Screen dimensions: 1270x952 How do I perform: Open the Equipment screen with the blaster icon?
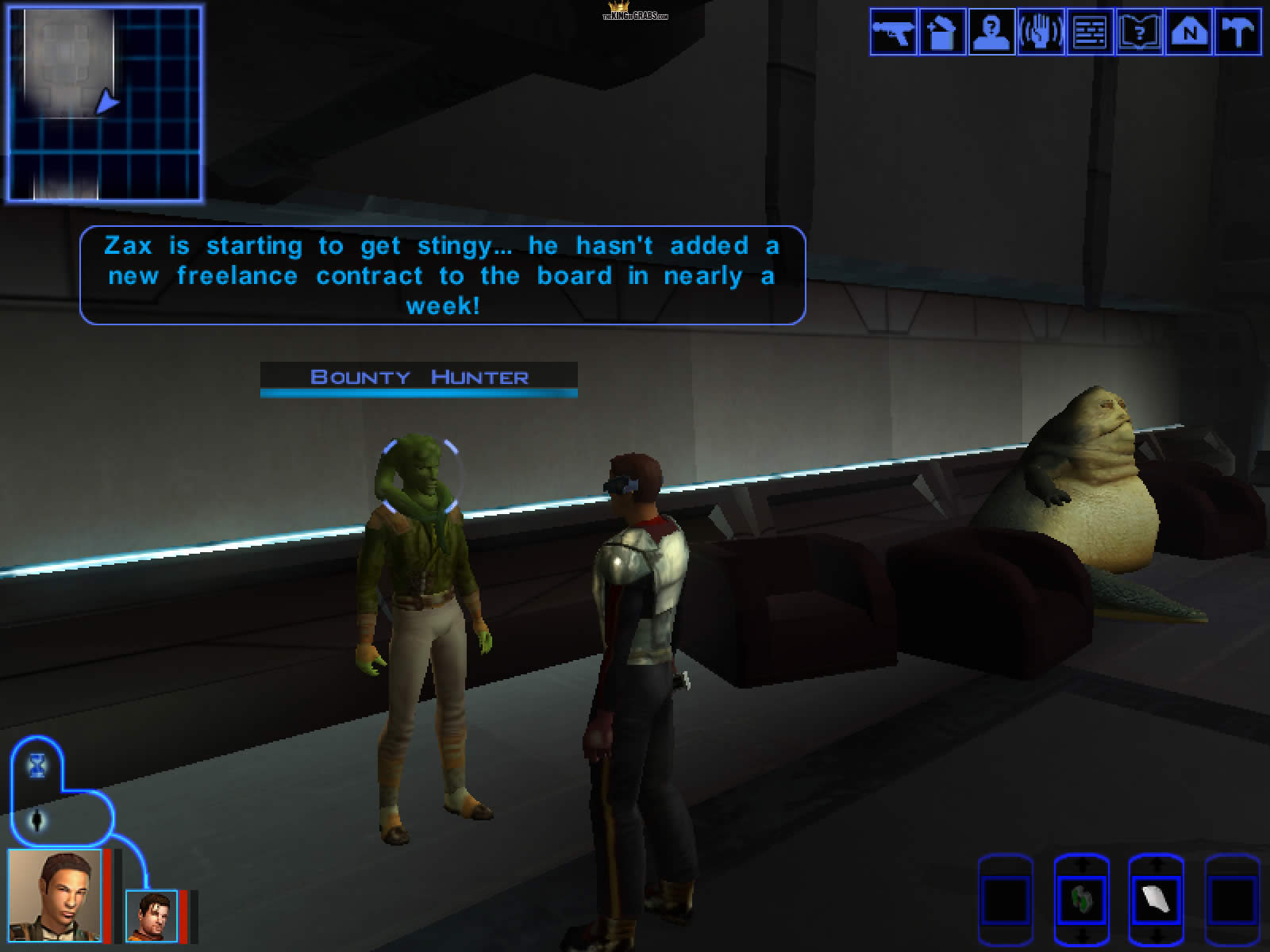(x=894, y=33)
